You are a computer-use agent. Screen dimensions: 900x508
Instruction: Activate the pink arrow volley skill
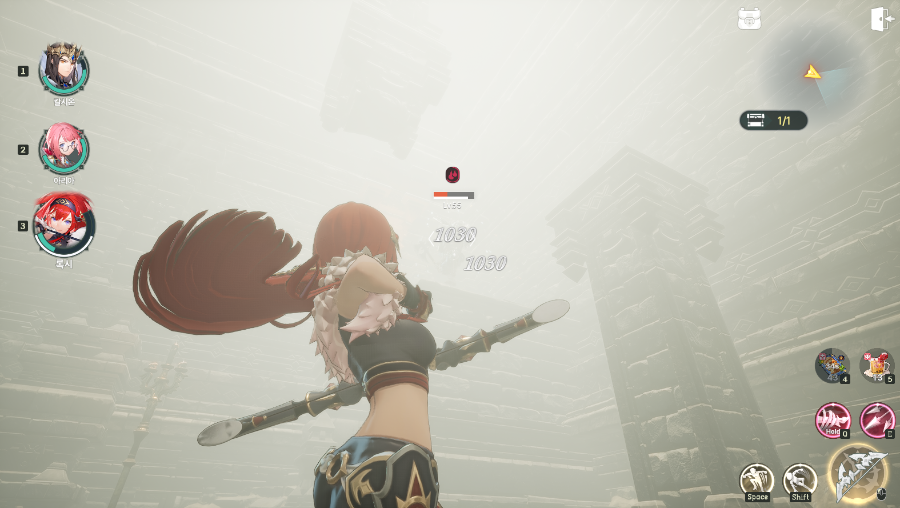pos(877,419)
